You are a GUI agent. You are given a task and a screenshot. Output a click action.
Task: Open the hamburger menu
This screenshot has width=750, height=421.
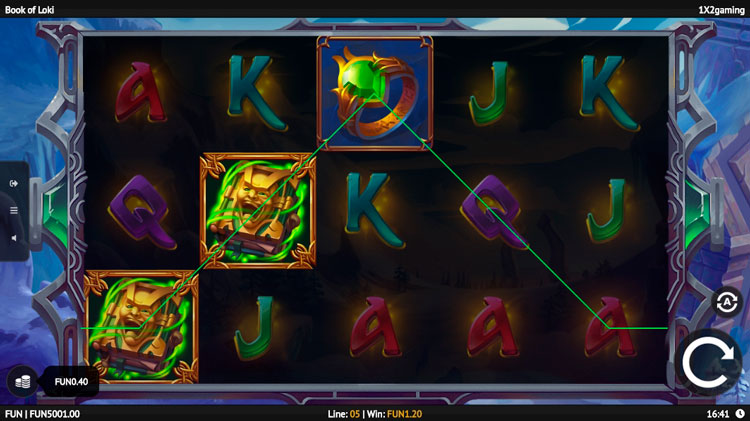(14, 211)
